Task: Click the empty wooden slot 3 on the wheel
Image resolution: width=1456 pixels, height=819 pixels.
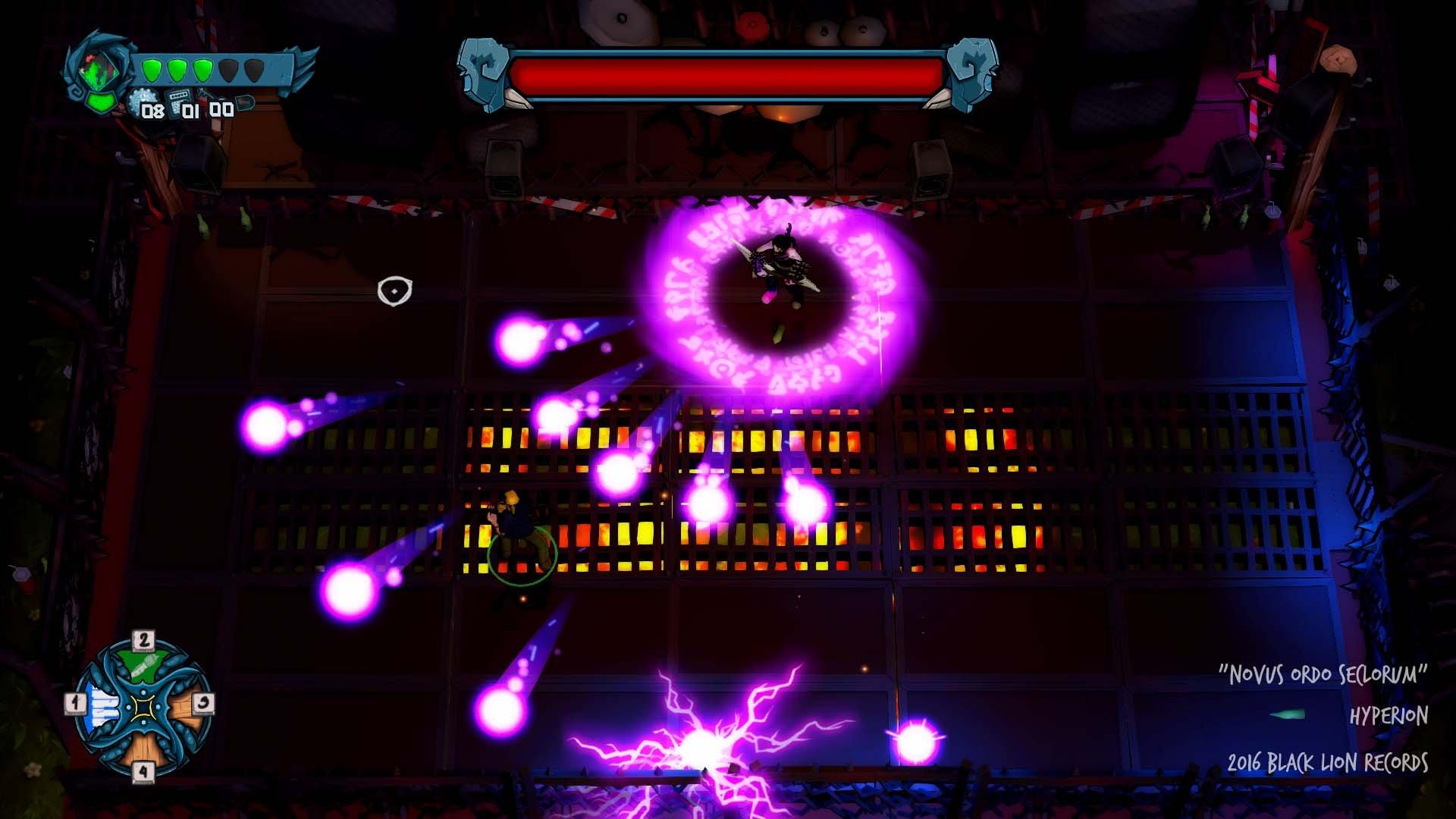Action: 184,708
